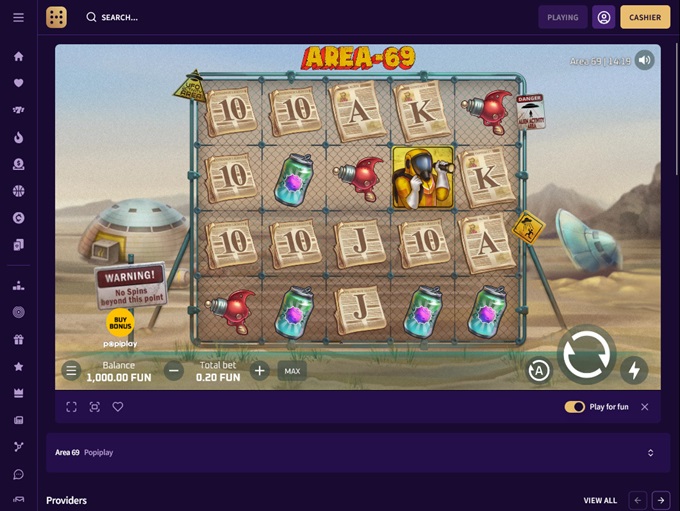Enter fullscreen mode for the game
Viewport: 680px width, 511px height.
[72, 407]
